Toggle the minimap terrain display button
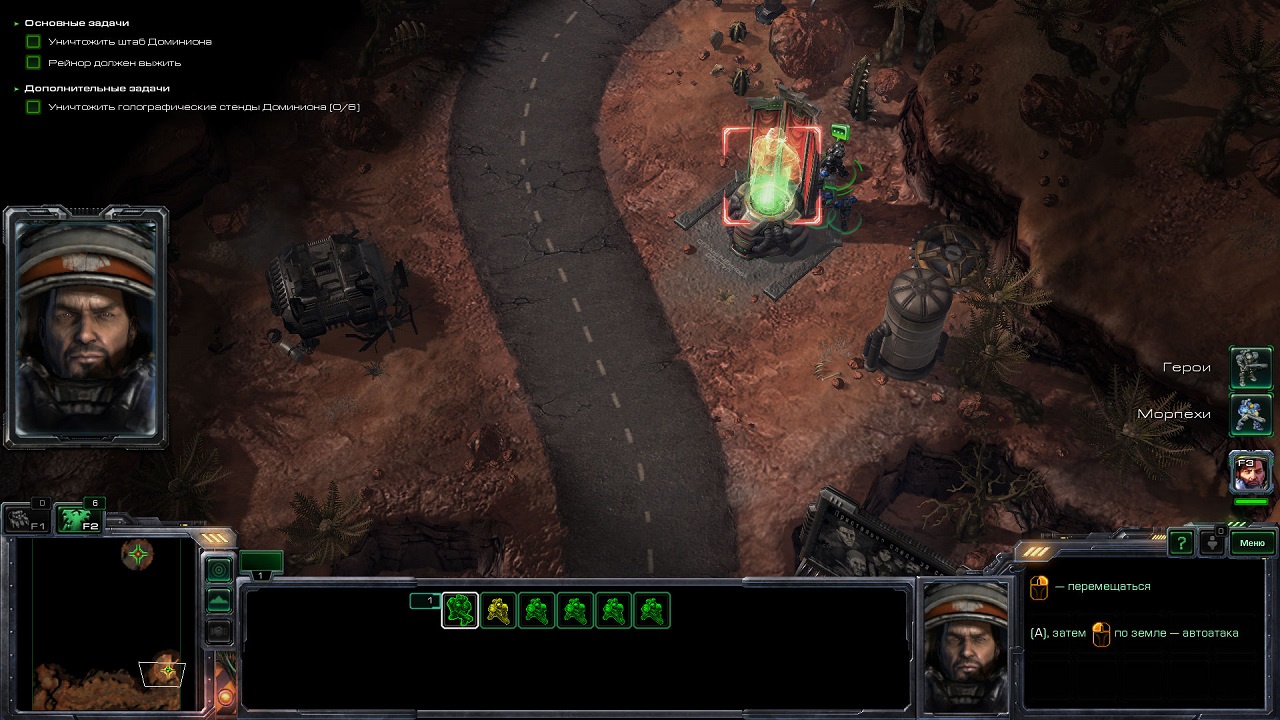The width and height of the screenshot is (1280, 720). pyautogui.click(x=219, y=600)
